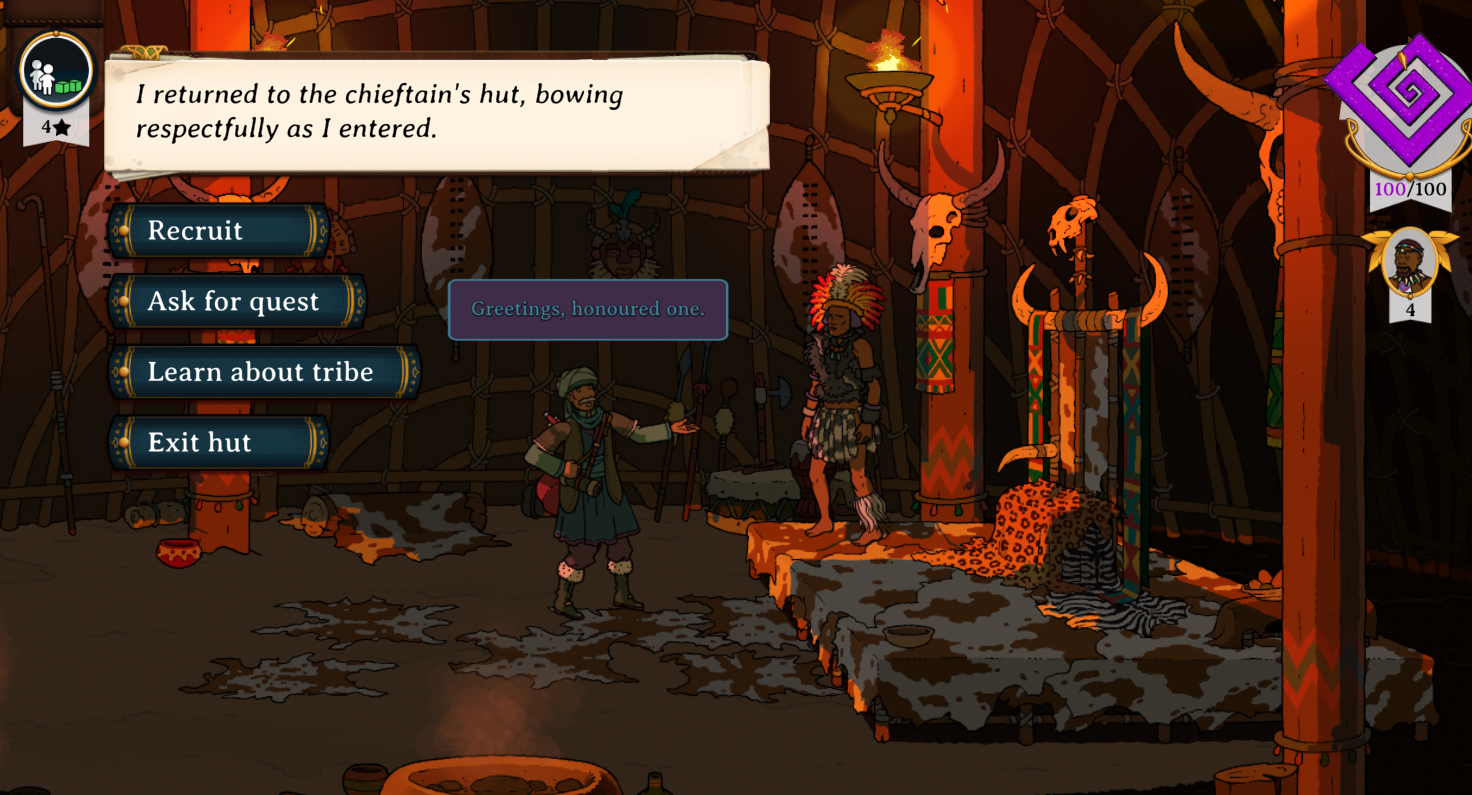Open the explorer character portrait
1472x795 pixels.
pos(1409,262)
